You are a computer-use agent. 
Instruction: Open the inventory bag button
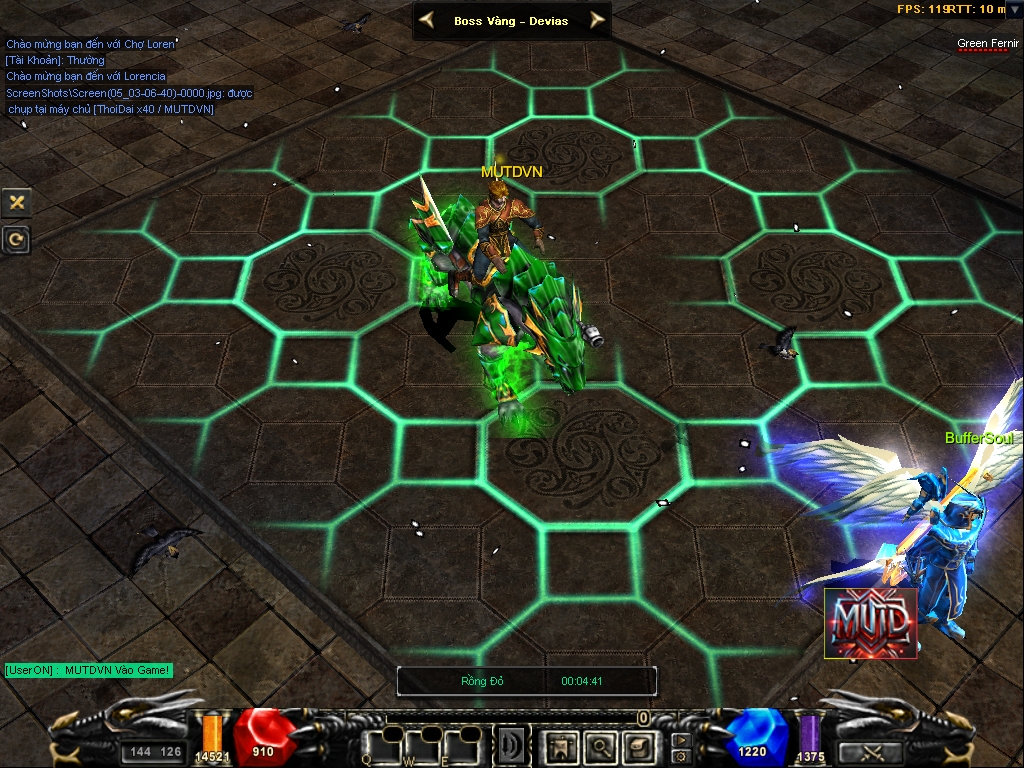point(638,746)
